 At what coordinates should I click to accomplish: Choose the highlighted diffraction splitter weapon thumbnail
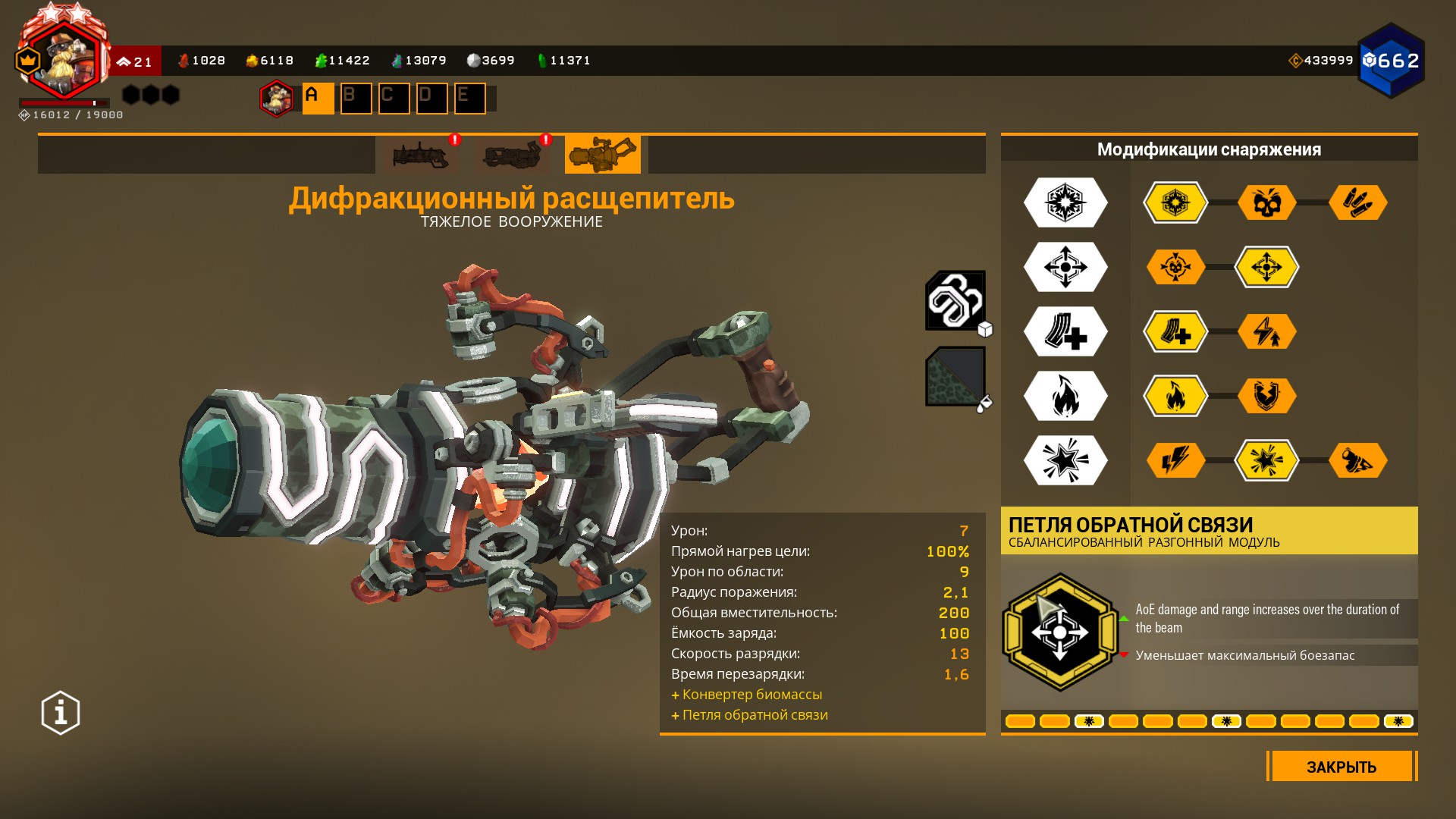point(602,155)
